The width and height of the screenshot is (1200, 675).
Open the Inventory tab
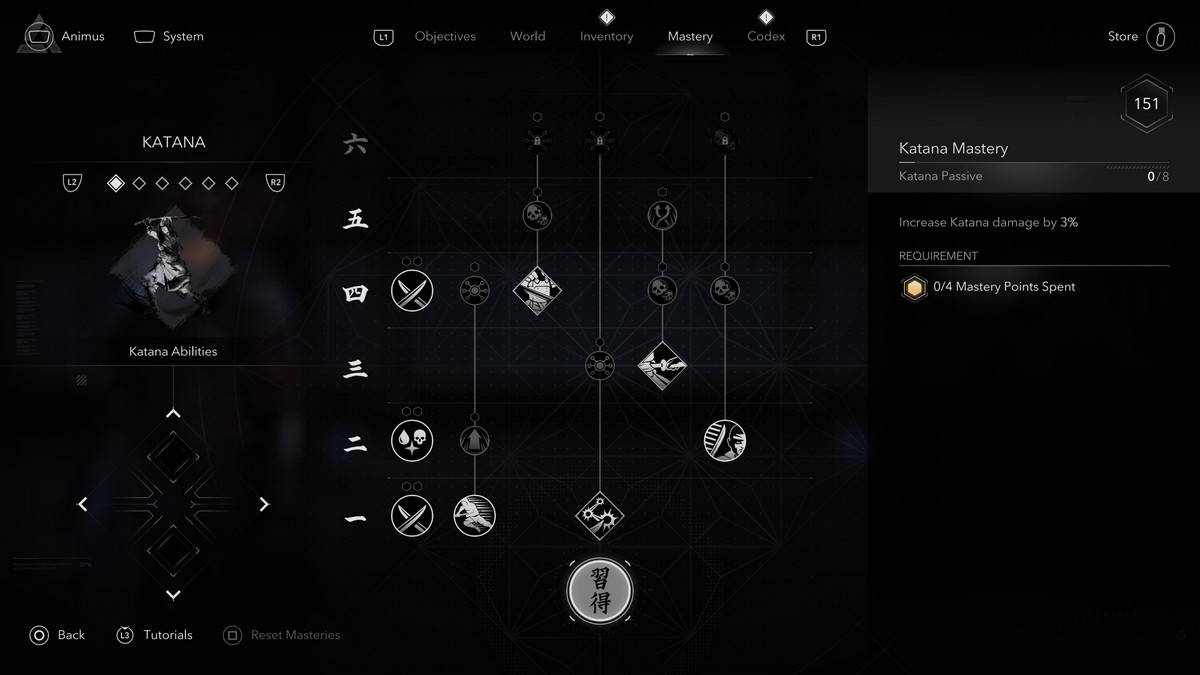(606, 36)
